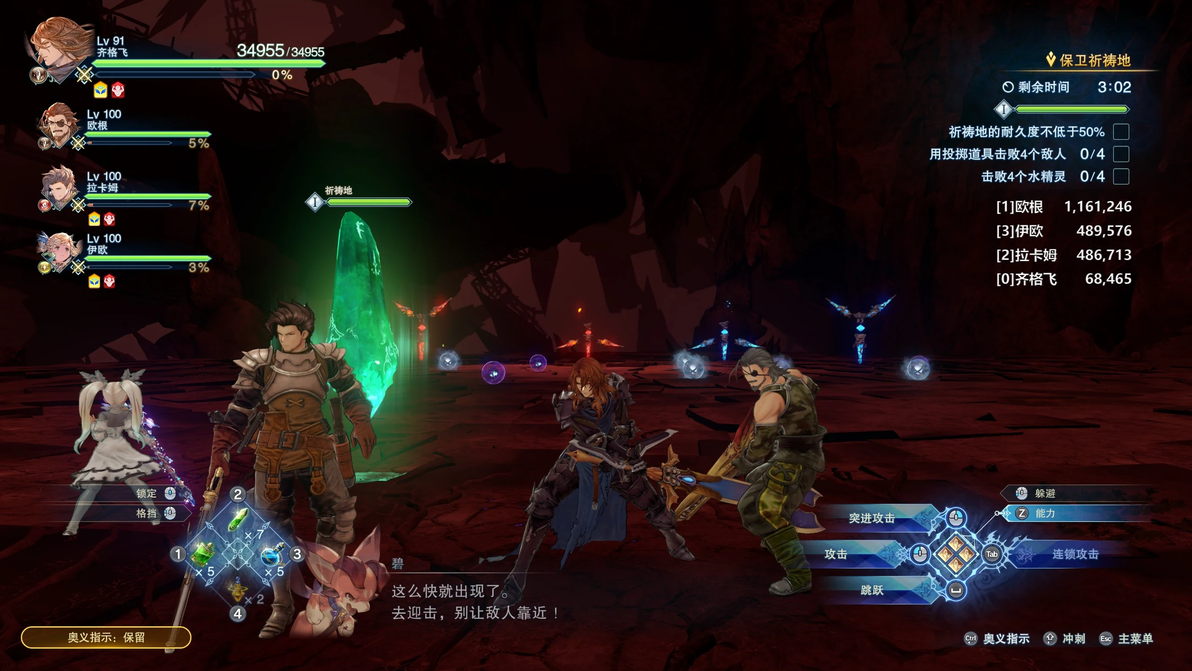
Task: Pick 伊欧's party portrait
Action: [x=59, y=250]
